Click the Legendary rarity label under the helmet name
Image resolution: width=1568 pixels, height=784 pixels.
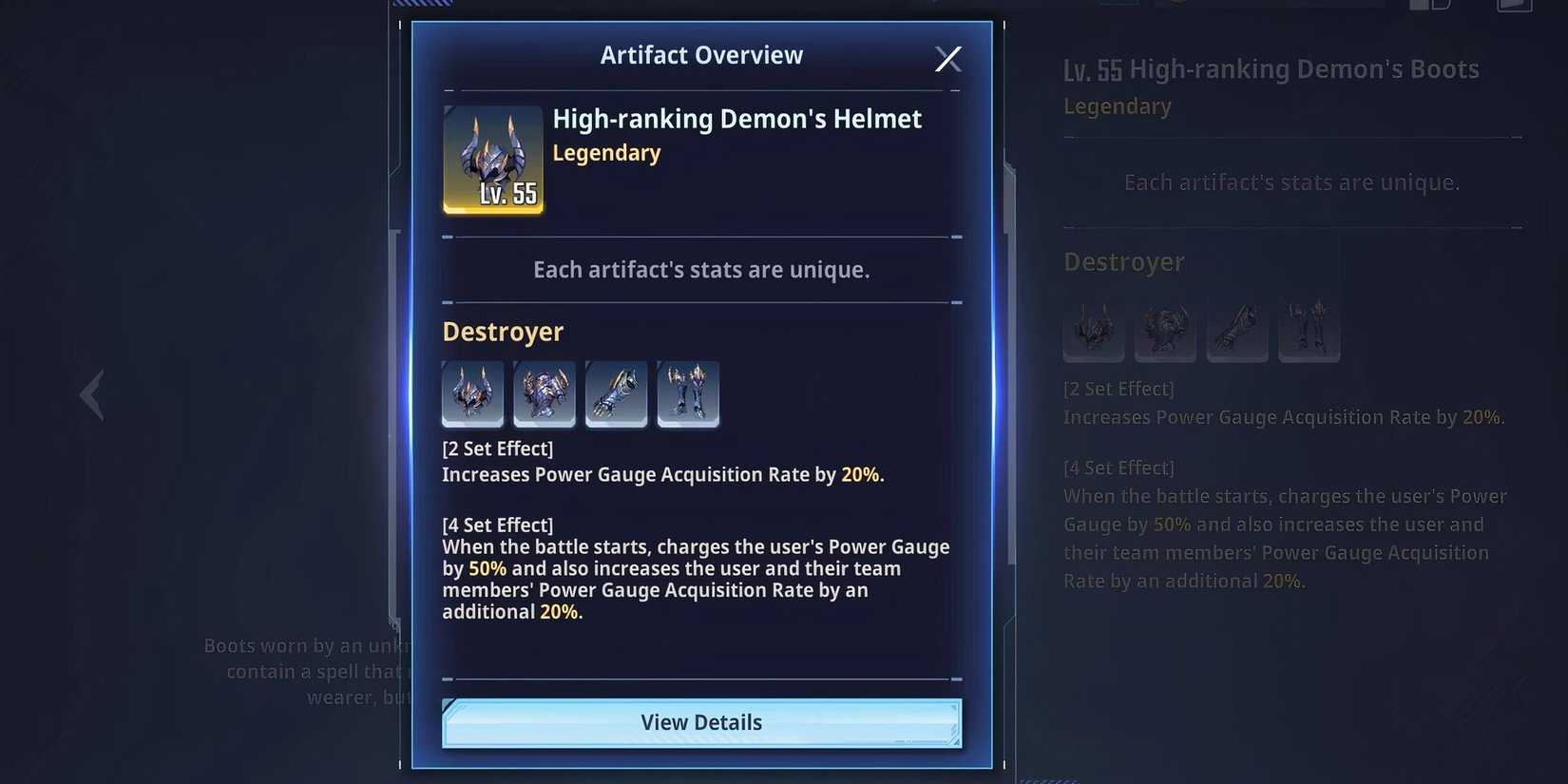pyautogui.click(x=606, y=152)
